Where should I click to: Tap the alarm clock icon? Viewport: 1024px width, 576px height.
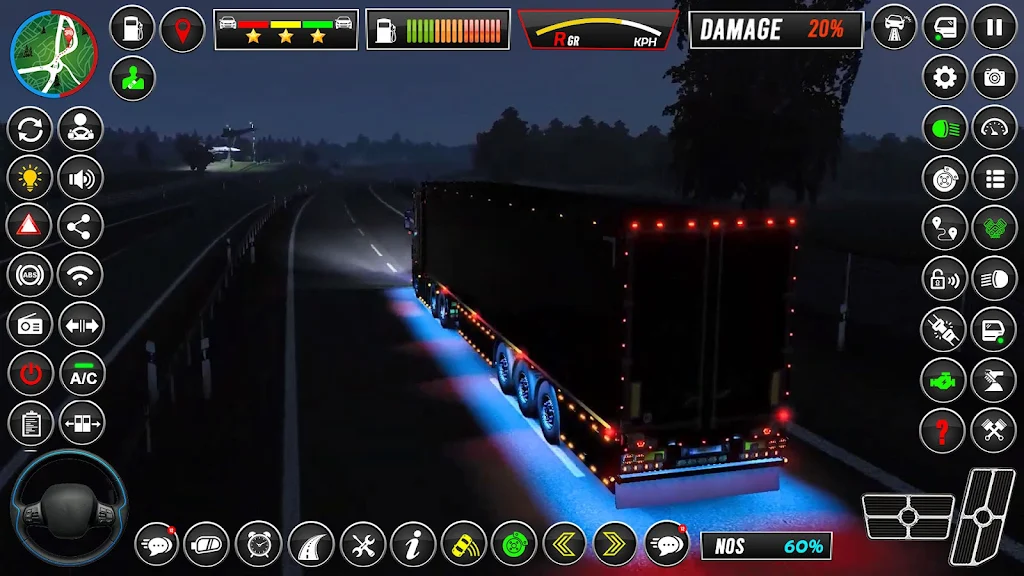(x=258, y=545)
